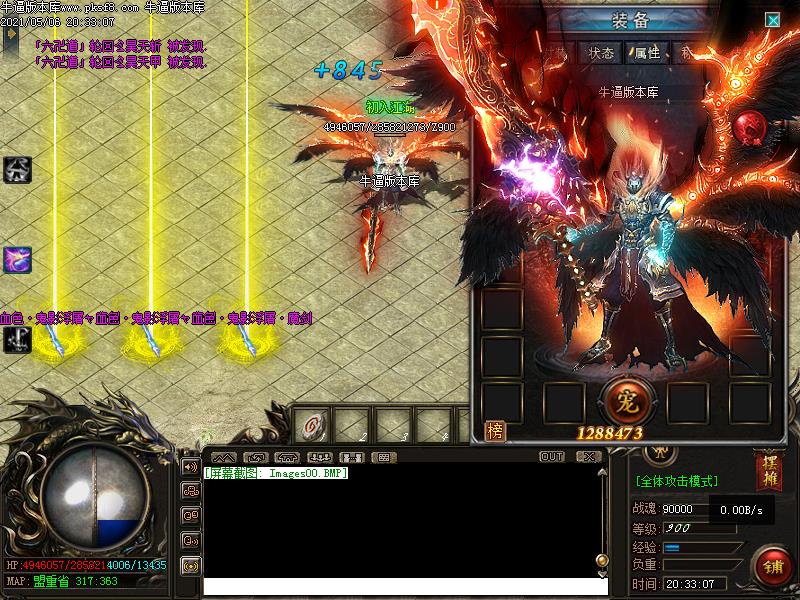800x600 pixels.
Task: Click the chat text input field
Action: click(x=400, y=586)
